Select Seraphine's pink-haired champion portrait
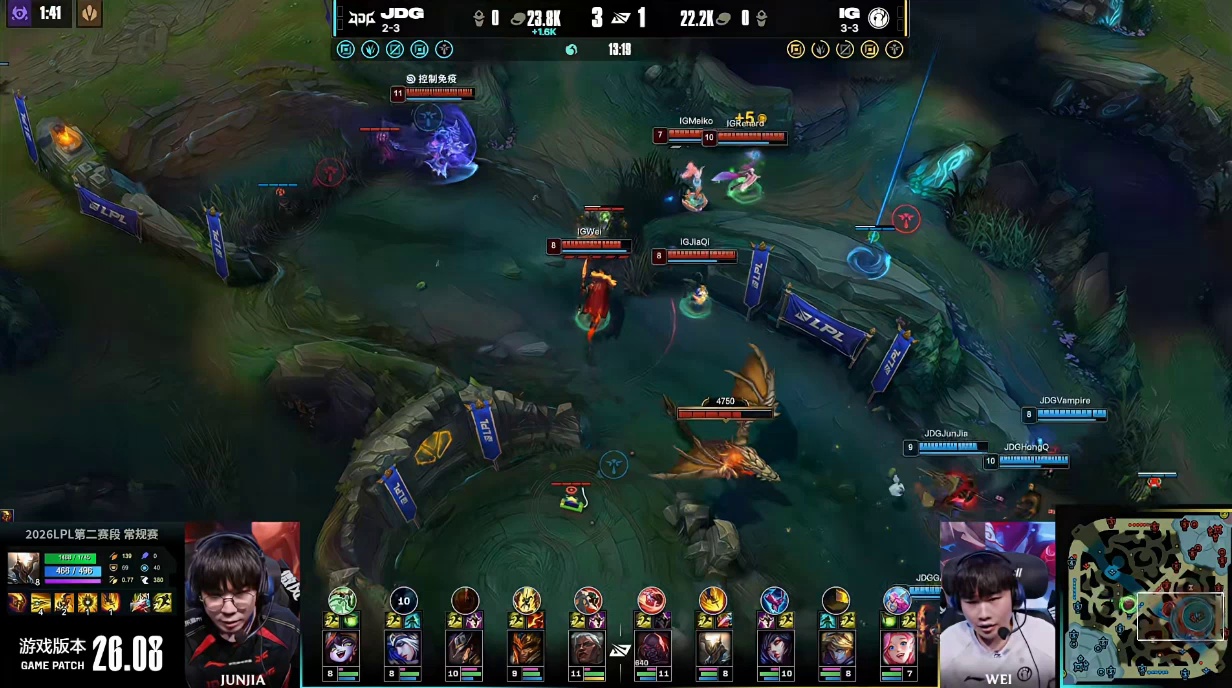The width and height of the screenshot is (1232, 688). click(x=898, y=648)
